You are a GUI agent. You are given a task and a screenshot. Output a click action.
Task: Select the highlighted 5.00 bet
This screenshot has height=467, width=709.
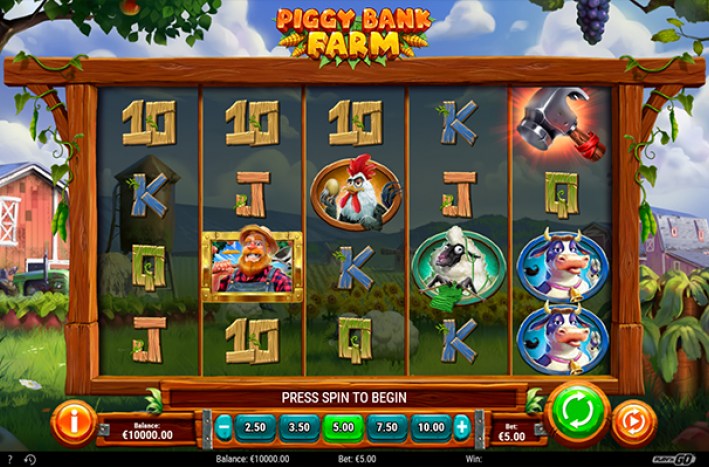click(x=343, y=428)
